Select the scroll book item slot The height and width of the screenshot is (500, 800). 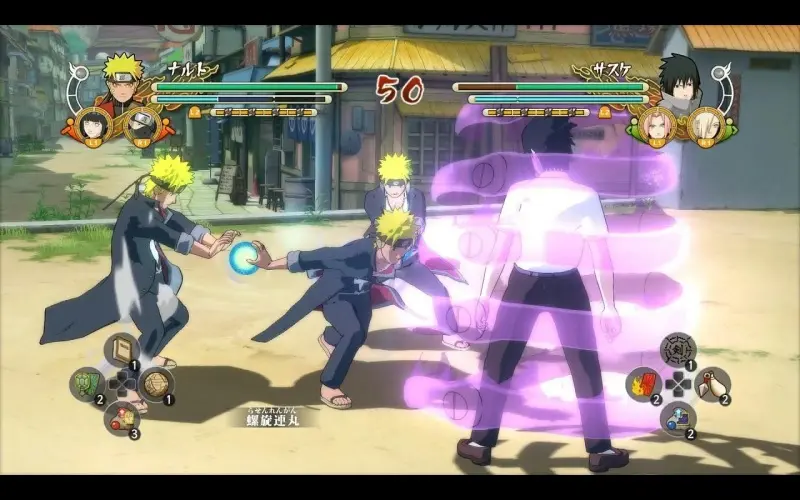121,349
